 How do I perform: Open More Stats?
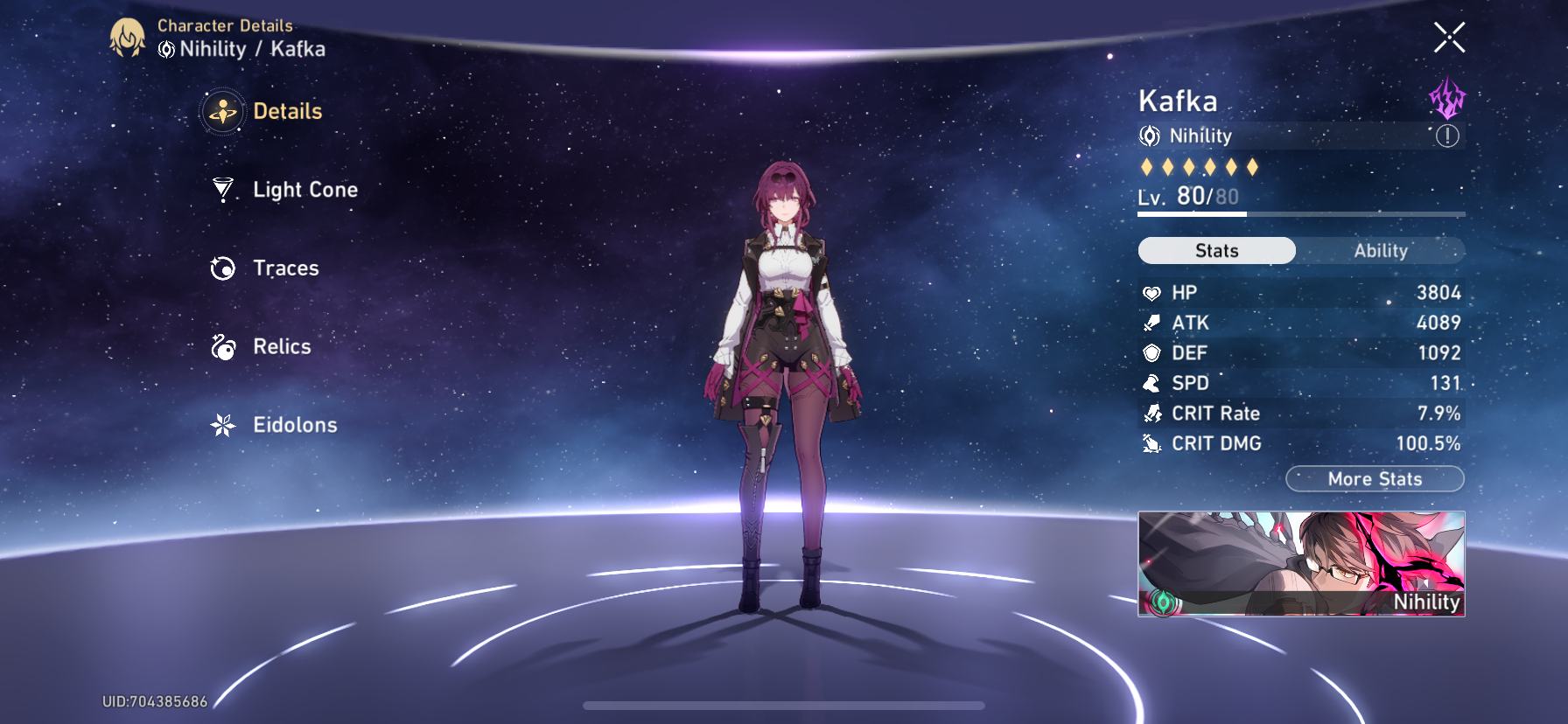[1375, 479]
